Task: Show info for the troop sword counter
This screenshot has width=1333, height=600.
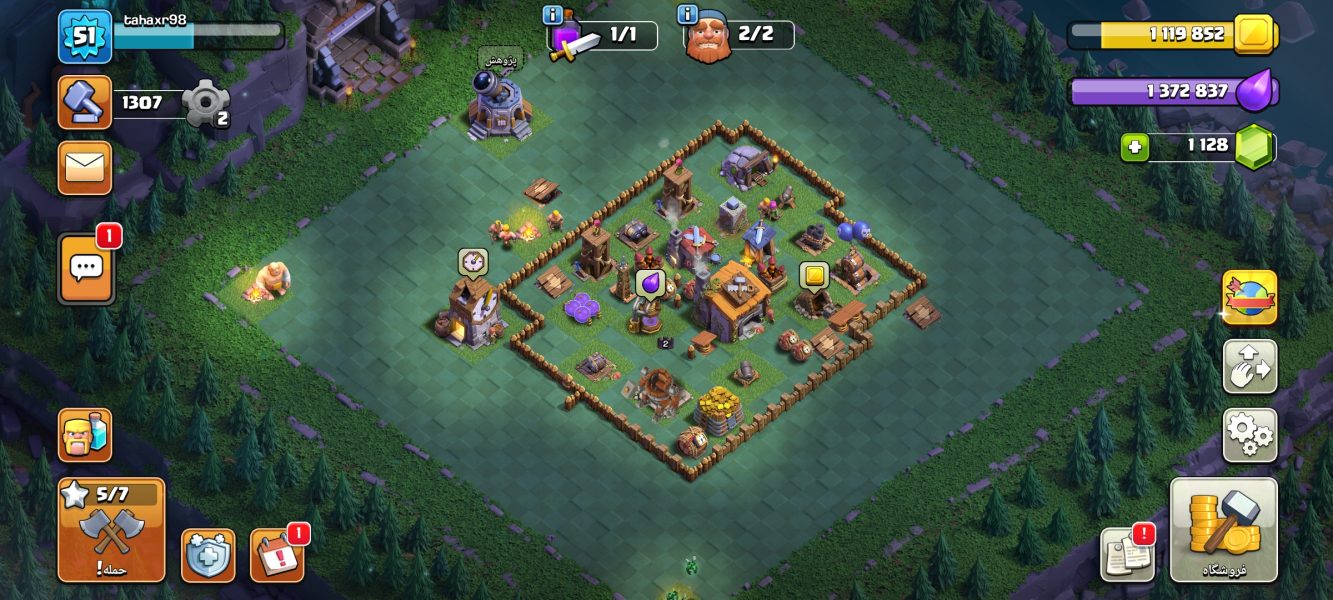Action: (552, 14)
